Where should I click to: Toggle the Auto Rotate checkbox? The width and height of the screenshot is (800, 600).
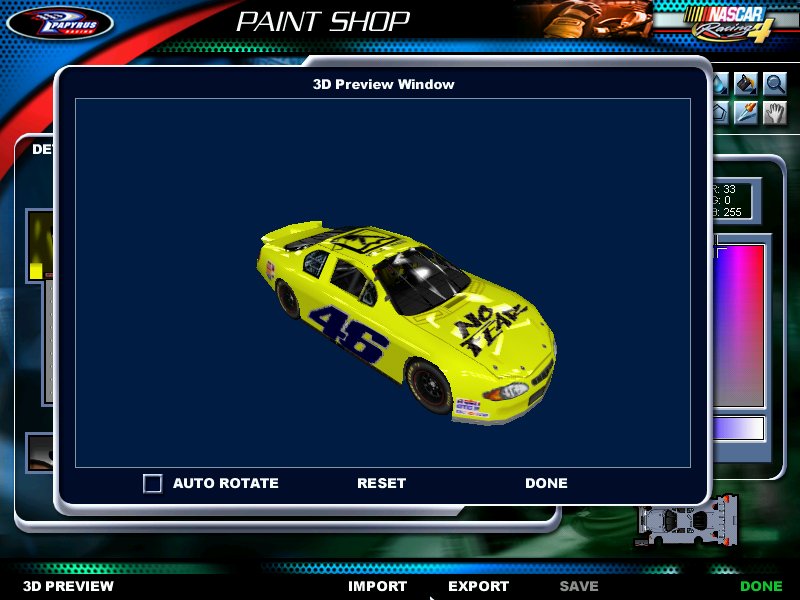click(x=153, y=483)
